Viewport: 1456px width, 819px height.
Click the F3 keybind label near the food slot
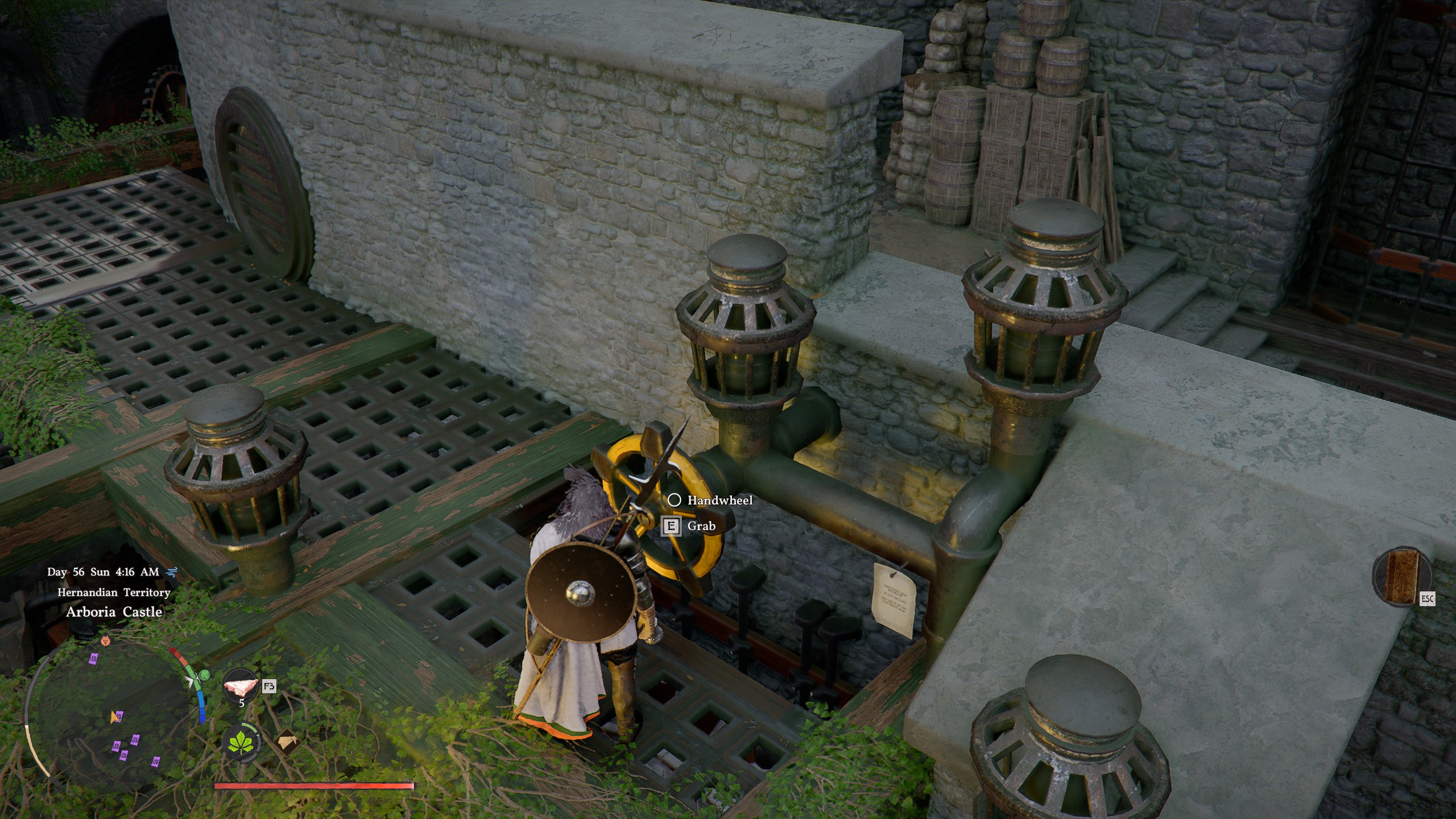[270, 687]
